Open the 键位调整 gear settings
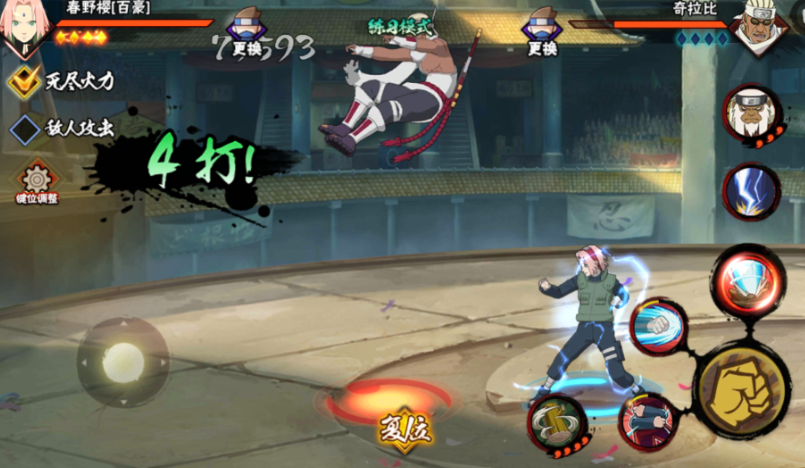This screenshot has height=468, width=805. (x=36, y=180)
